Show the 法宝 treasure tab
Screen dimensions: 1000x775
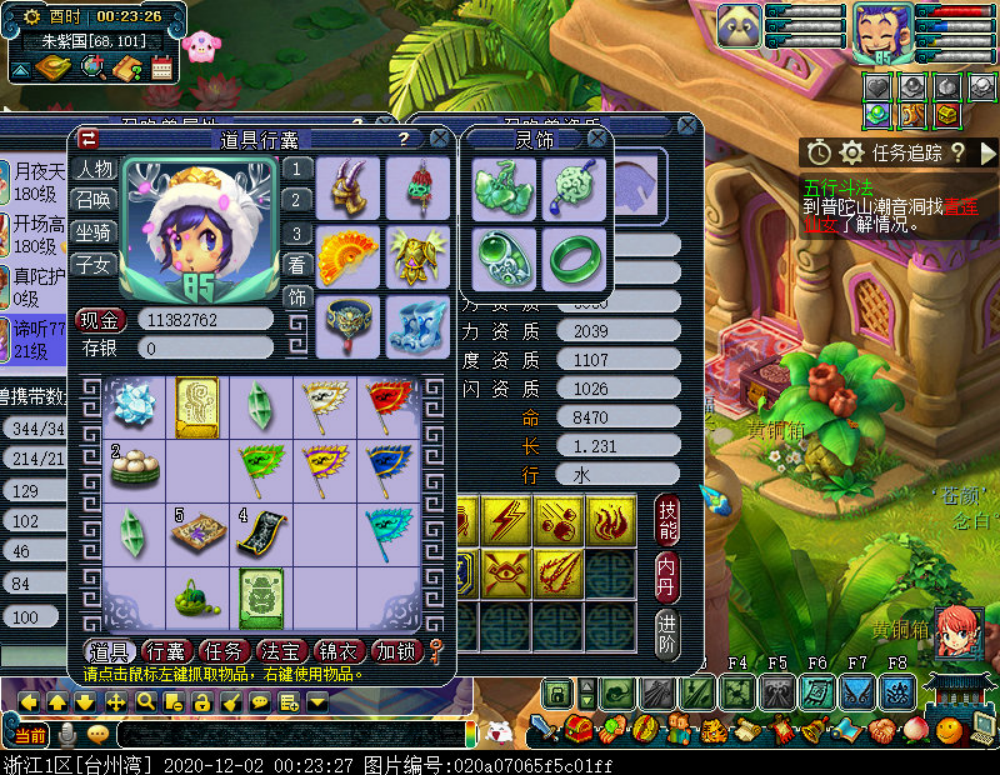point(281,652)
